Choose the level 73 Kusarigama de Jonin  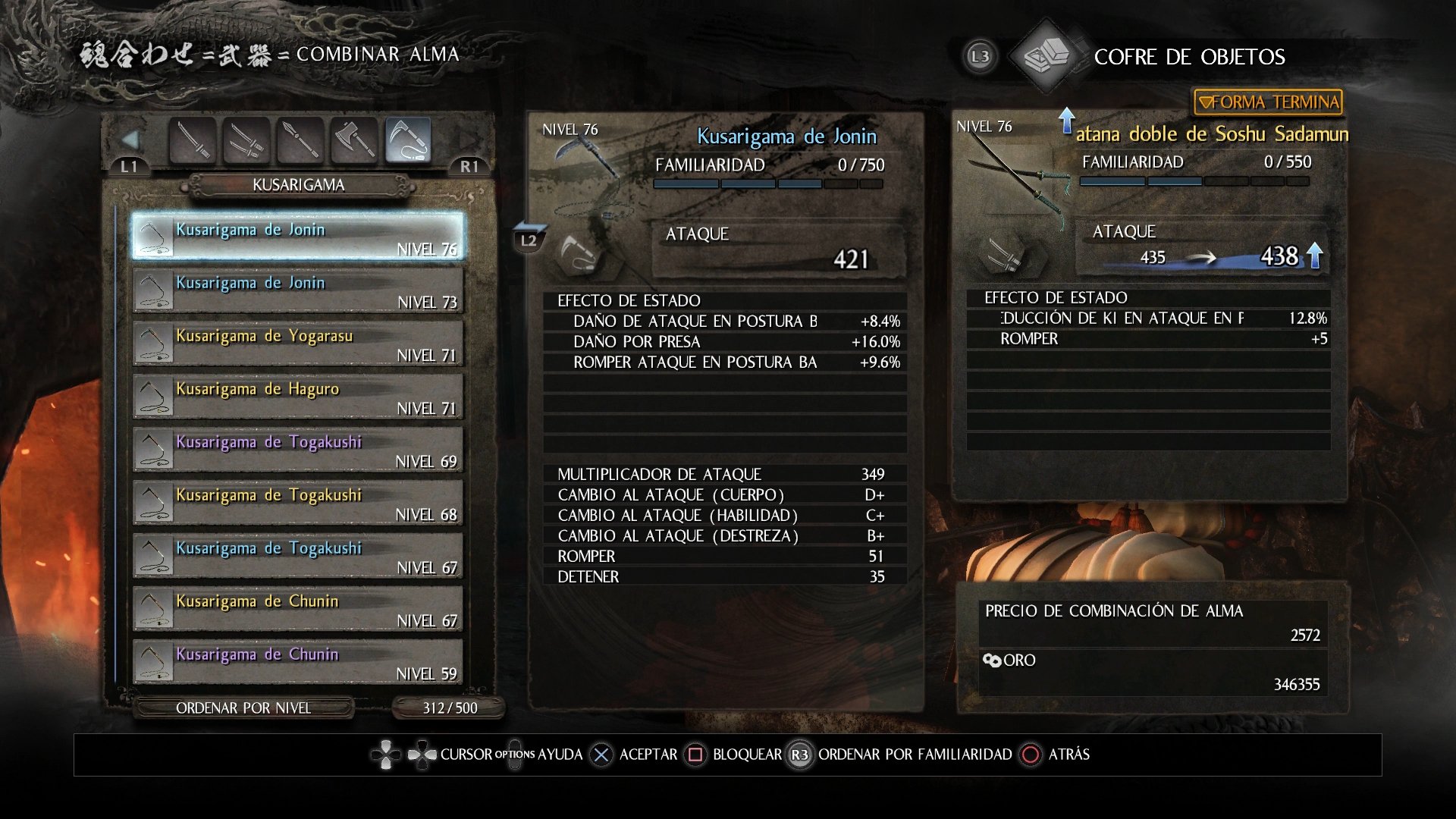(x=297, y=290)
